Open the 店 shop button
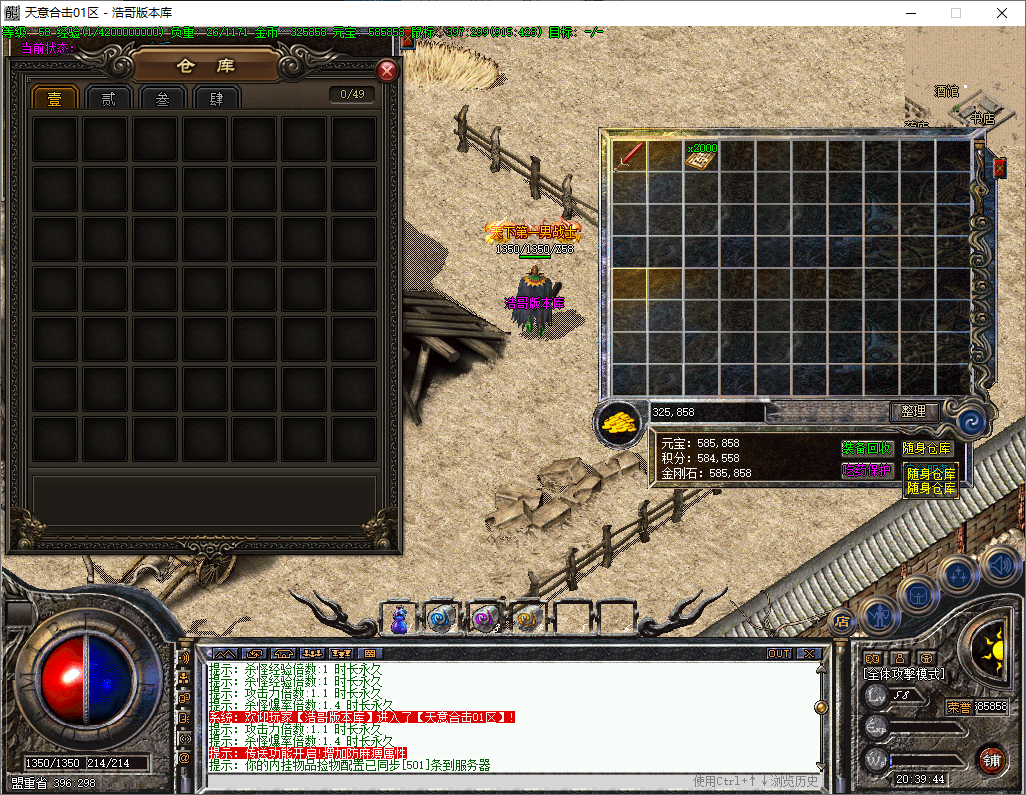 click(x=841, y=622)
